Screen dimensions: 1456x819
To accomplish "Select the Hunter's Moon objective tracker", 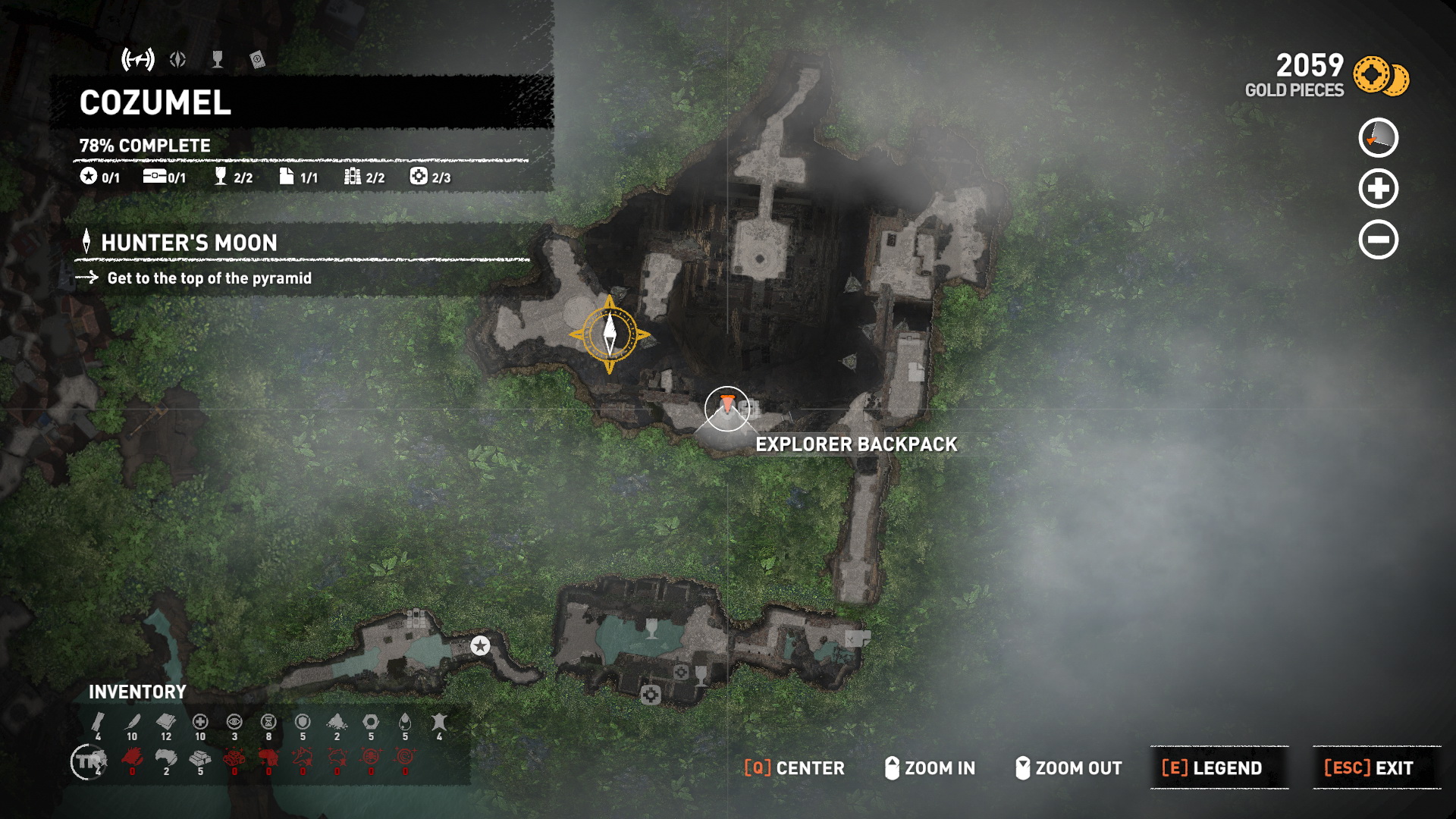I will (189, 243).
